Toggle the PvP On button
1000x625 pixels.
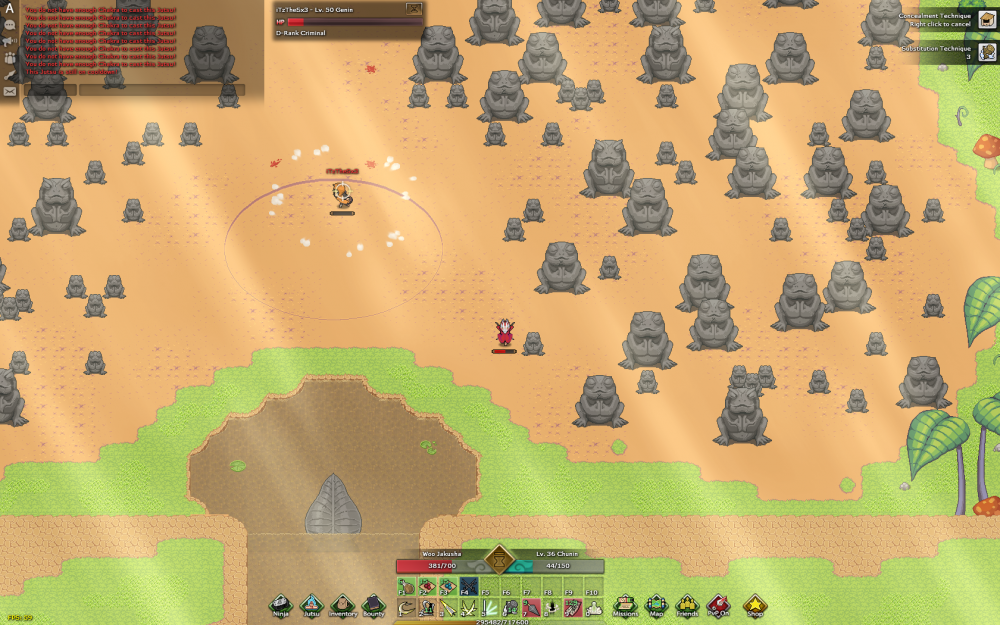717,603
